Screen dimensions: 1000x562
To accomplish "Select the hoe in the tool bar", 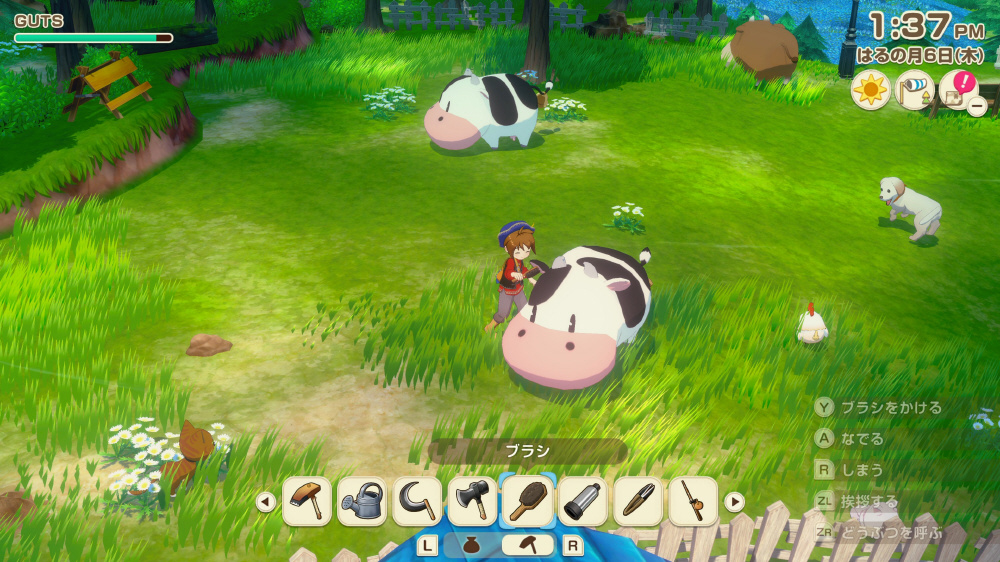I will coord(307,501).
